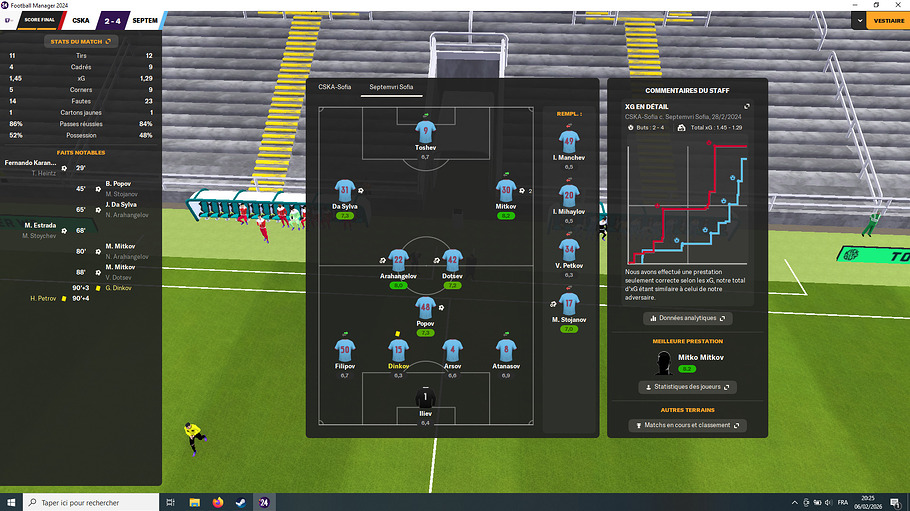Select the Septemvri Sofia lineup tab
The height and width of the screenshot is (511, 910).
click(391, 87)
